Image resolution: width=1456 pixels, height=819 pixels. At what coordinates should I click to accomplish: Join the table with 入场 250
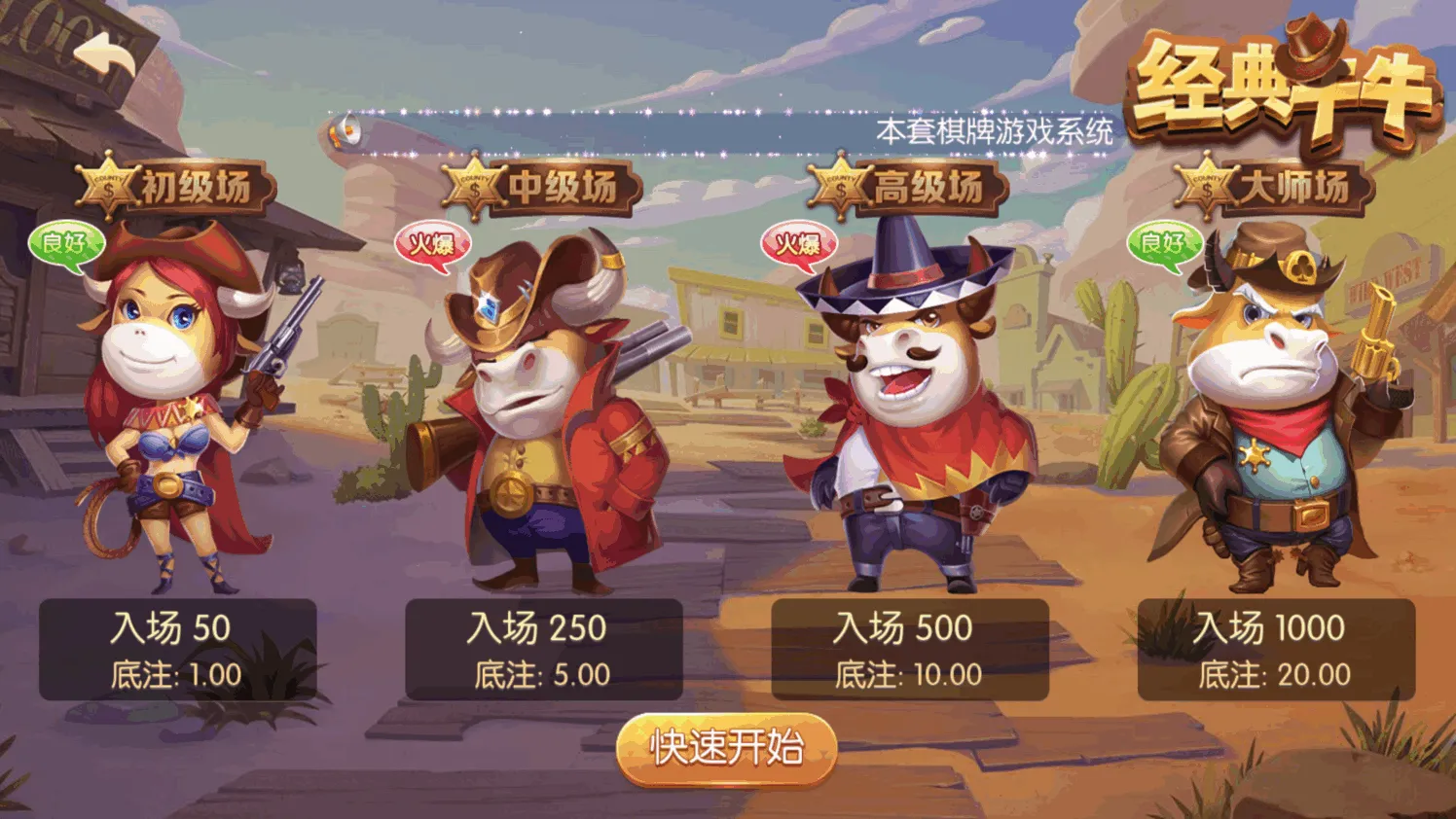(x=543, y=649)
